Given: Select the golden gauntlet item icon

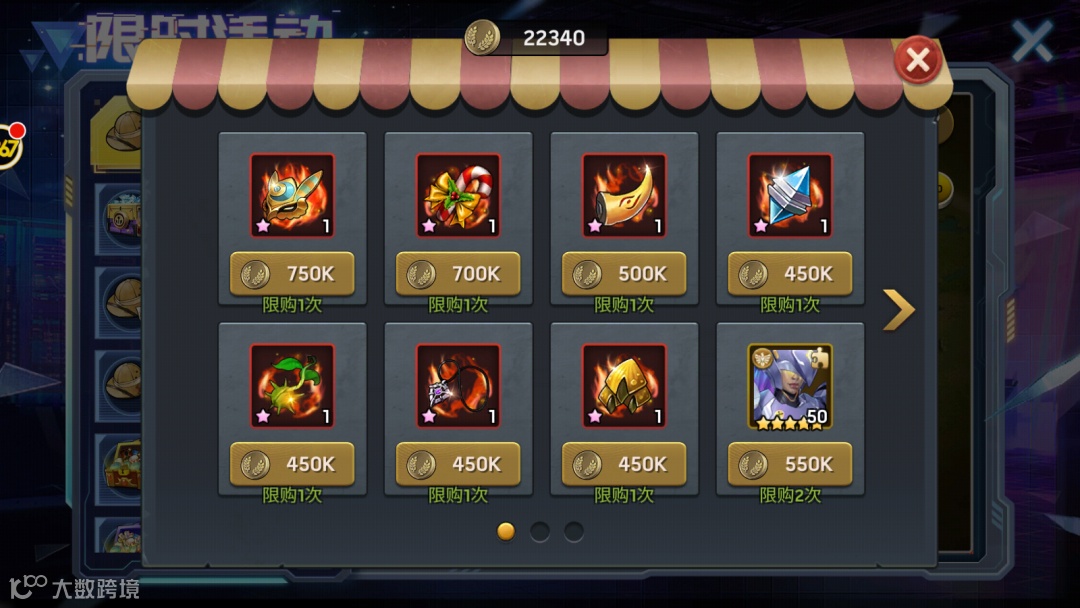Looking at the screenshot, I should coord(624,386).
